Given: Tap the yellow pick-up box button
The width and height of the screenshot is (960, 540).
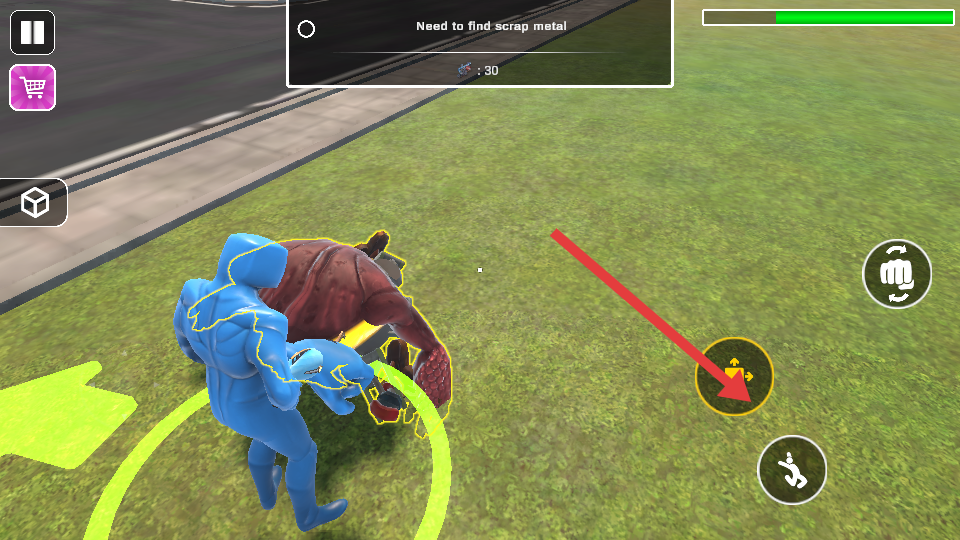Looking at the screenshot, I should [x=734, y=376].
